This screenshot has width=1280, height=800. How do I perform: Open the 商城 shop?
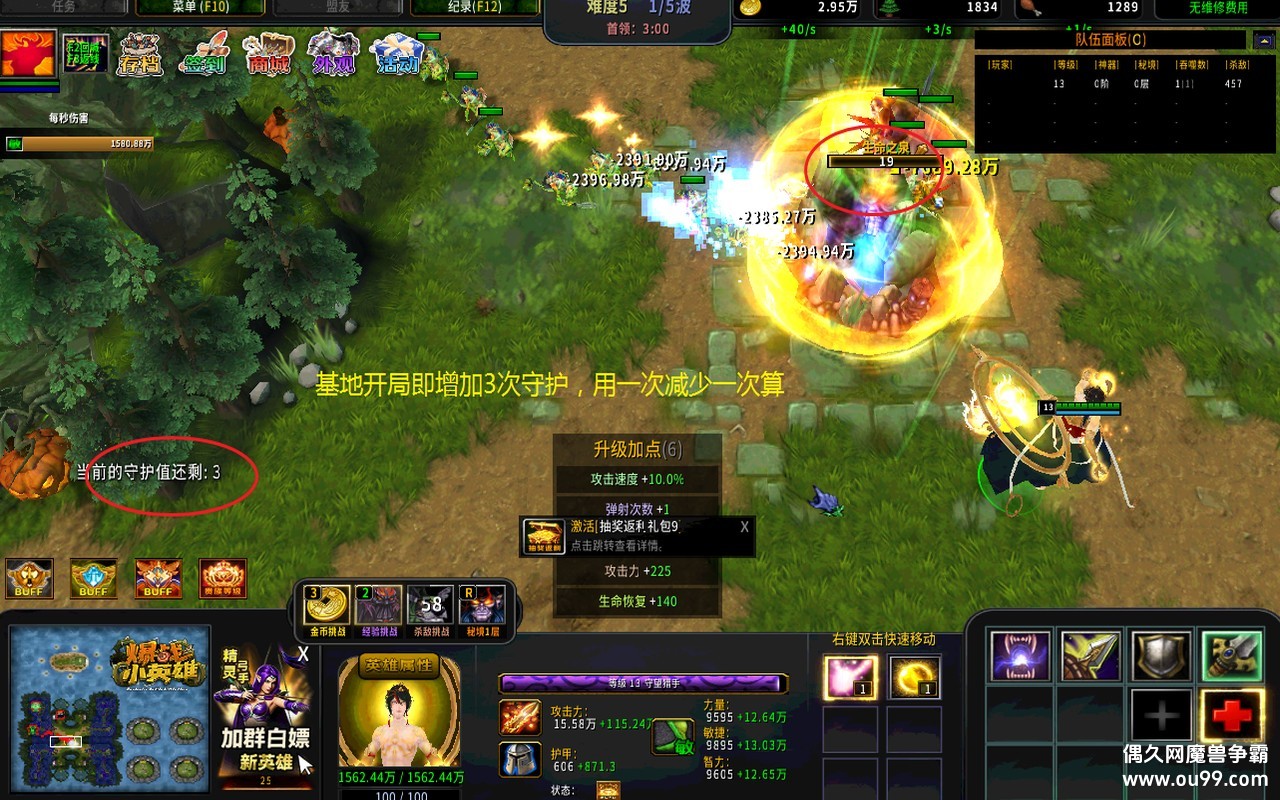[267, 55]
